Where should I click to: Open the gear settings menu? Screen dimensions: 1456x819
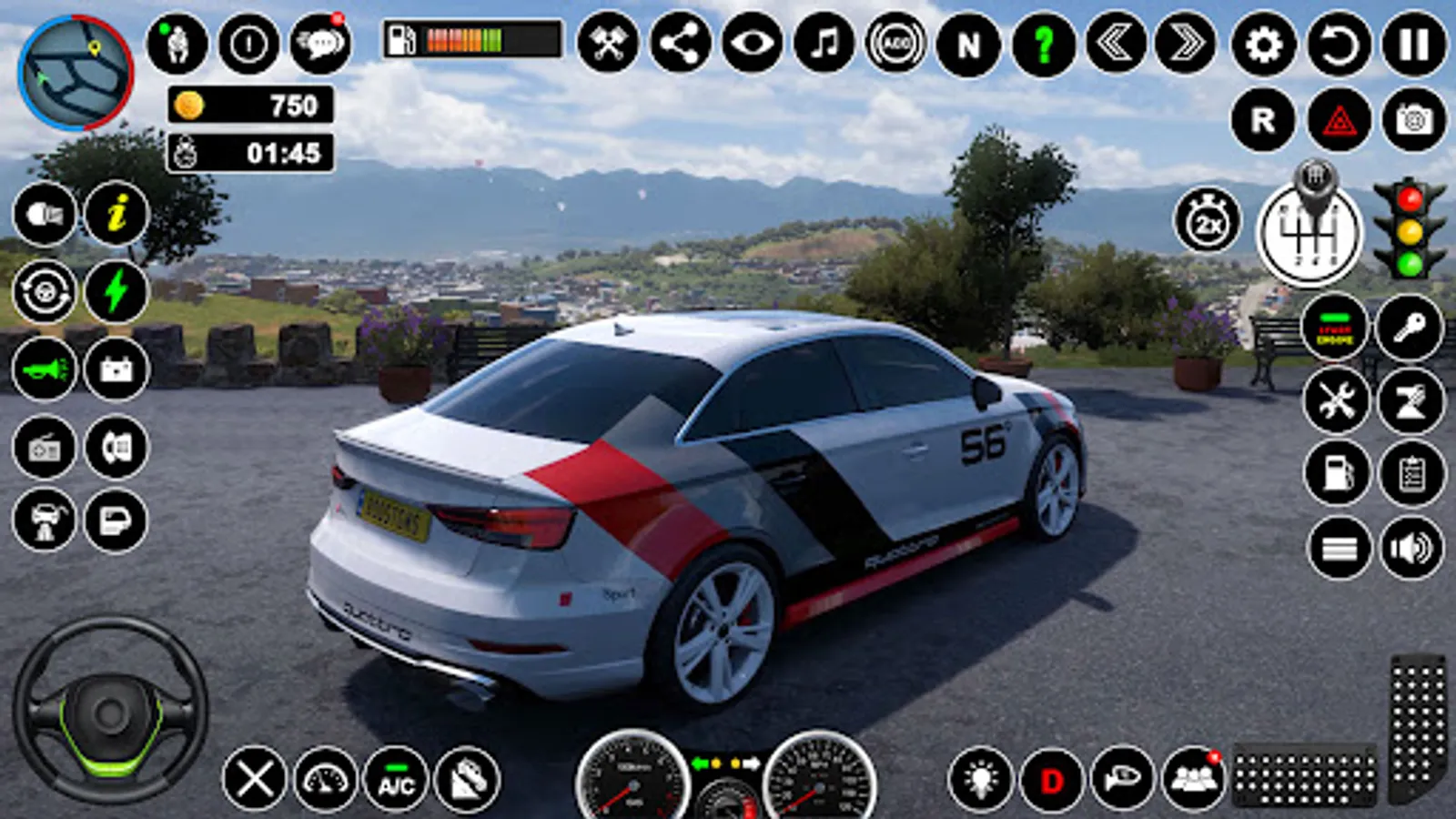[x=1263, y=44]
